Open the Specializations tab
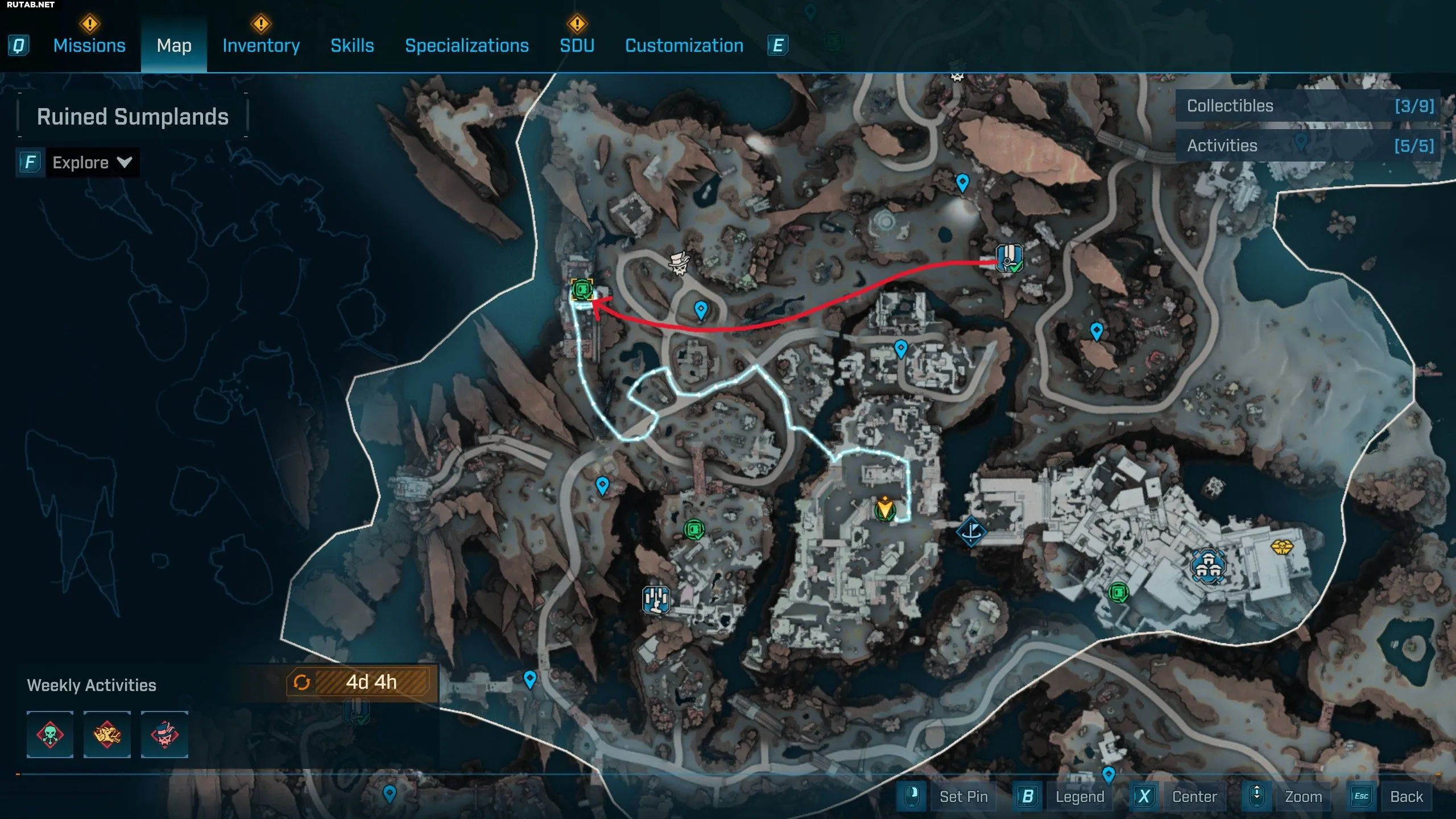 pos(466,45)
